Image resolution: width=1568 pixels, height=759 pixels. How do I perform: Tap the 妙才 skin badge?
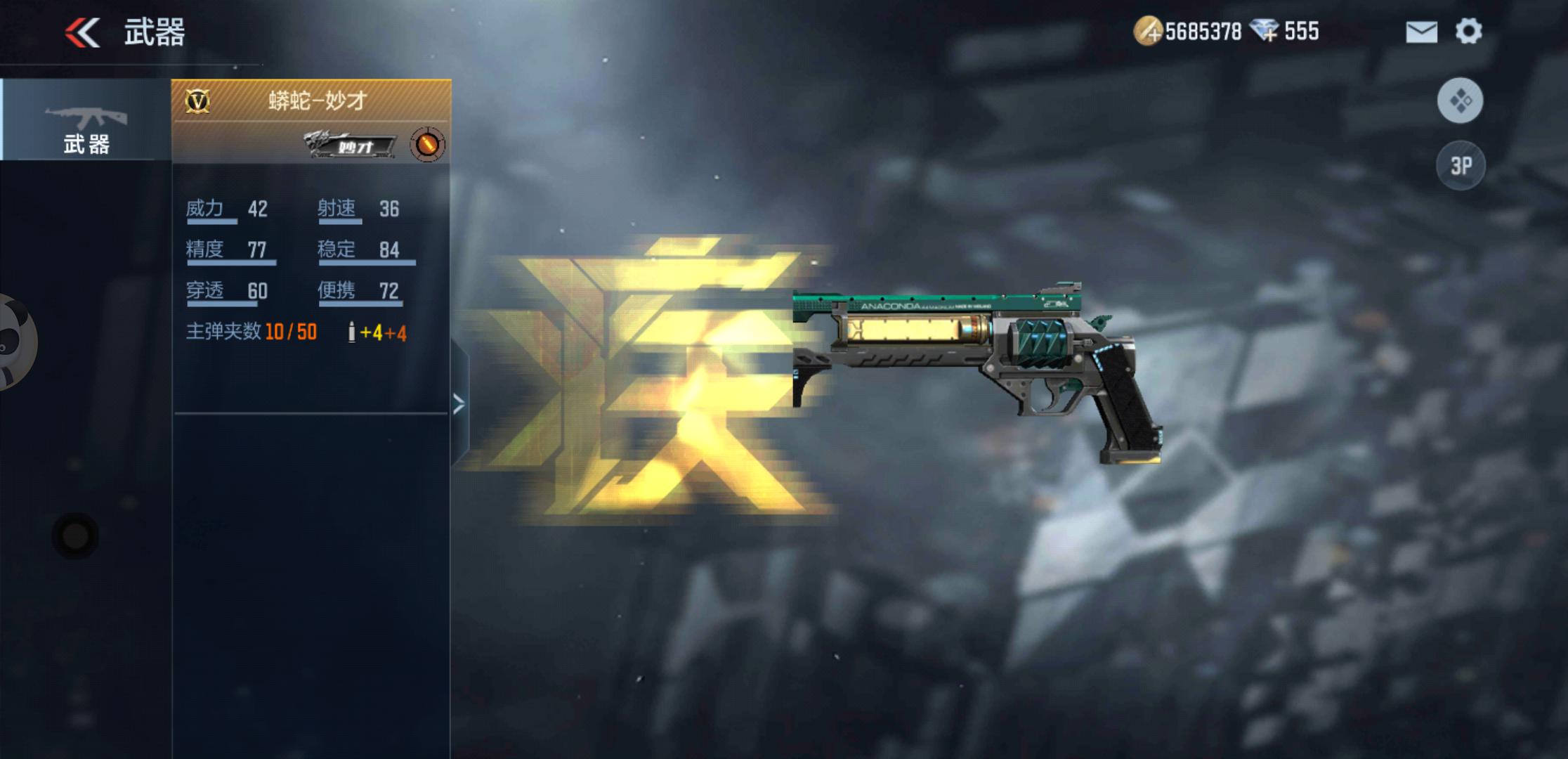click(351, 145)
